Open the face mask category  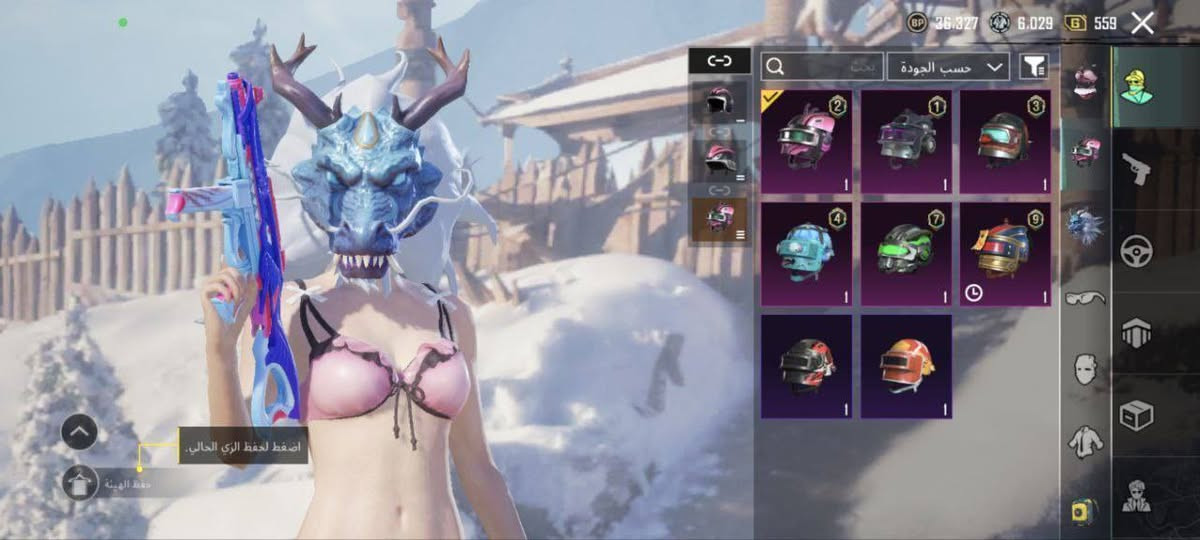(1086, 368)
